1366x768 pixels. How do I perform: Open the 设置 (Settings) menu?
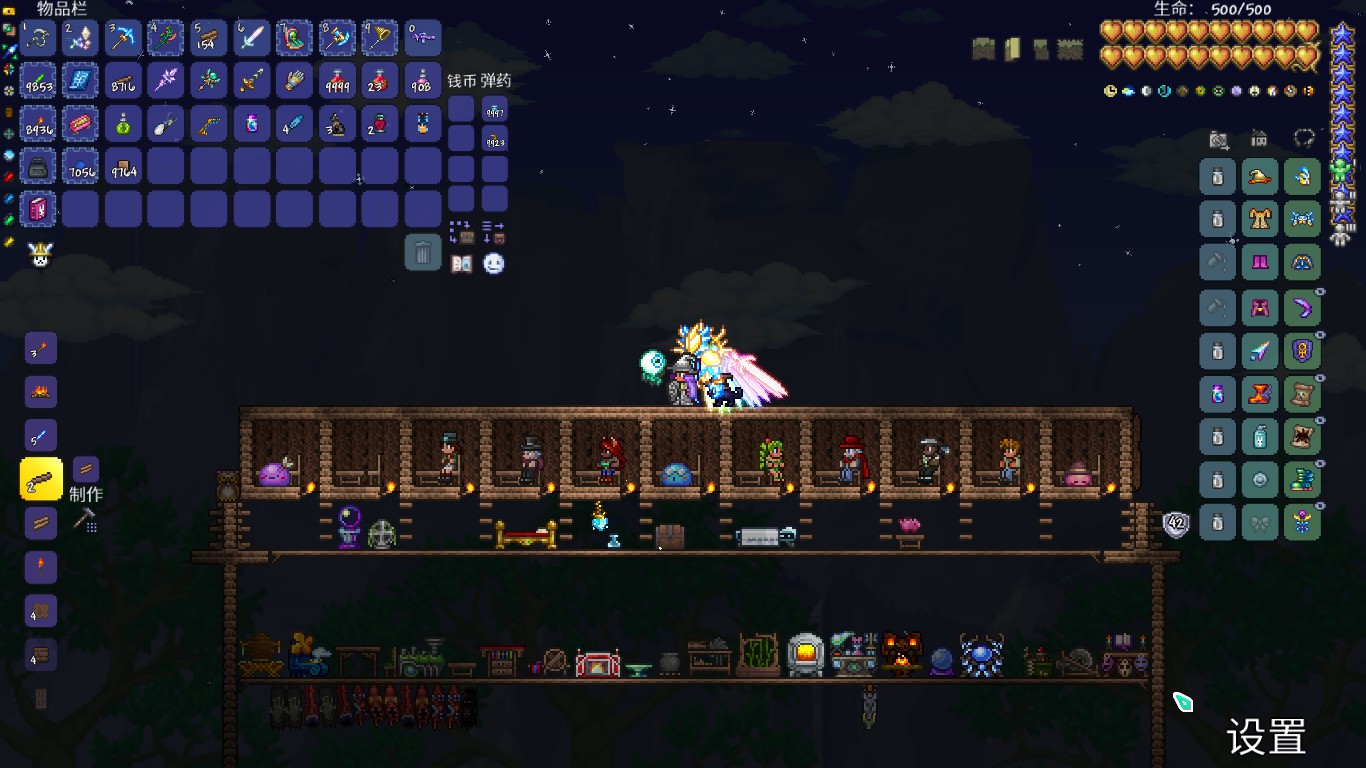[x=1265, y=738]
